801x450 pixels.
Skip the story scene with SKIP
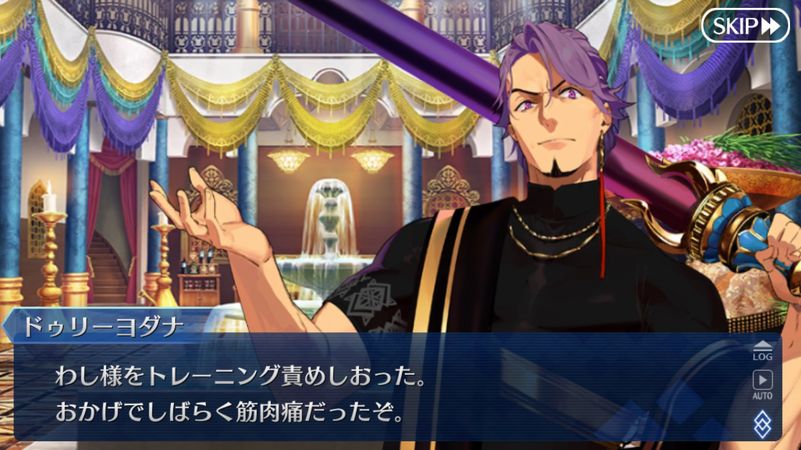pyautogui.click(x=745, y=26)
